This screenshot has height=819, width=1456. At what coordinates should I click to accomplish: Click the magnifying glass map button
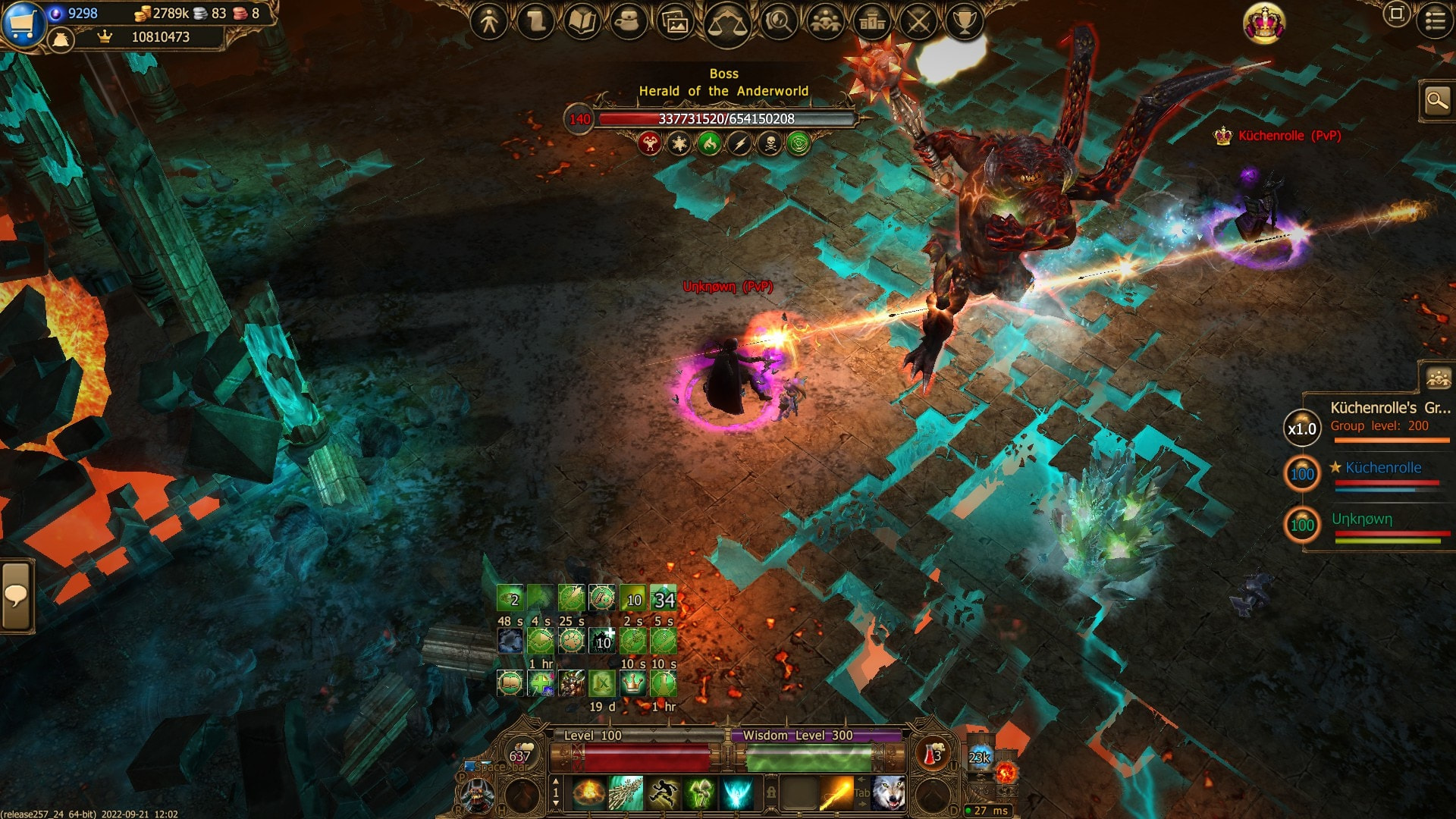click(1437, 101)
